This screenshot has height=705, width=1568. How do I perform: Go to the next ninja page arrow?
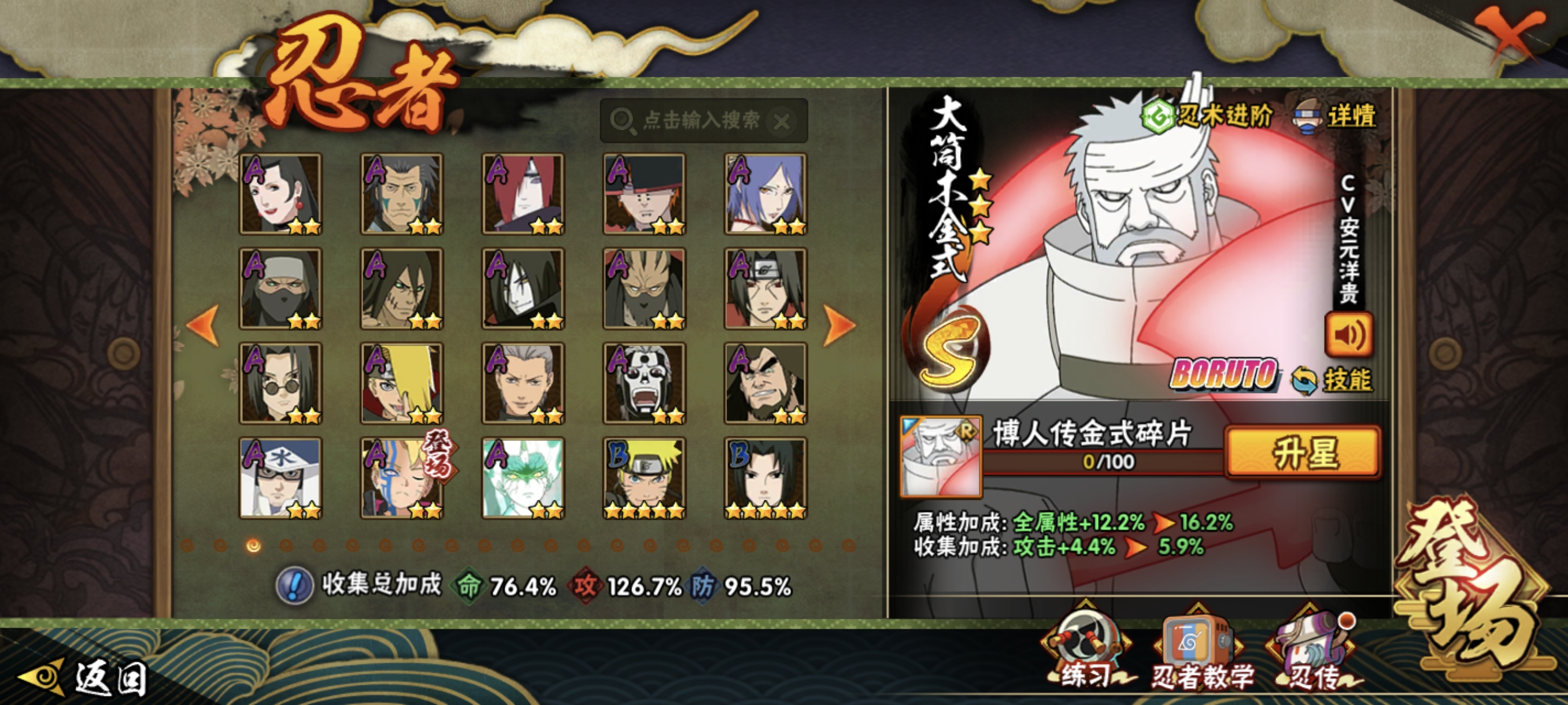tap(839, 324)
